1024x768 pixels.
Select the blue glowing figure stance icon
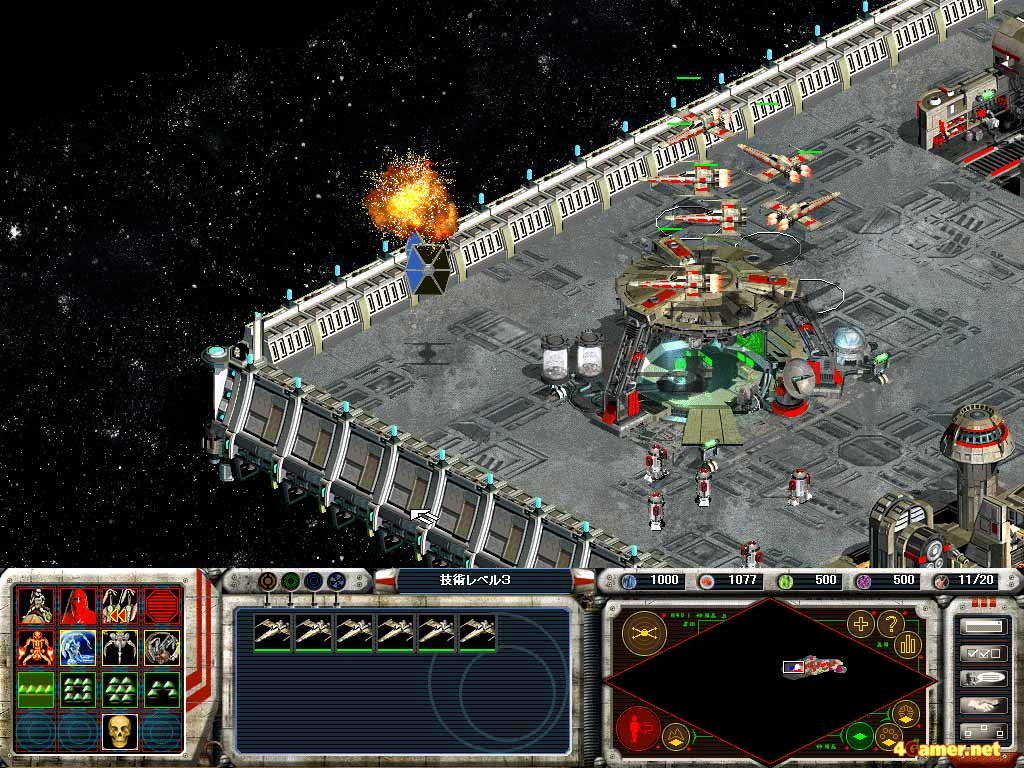77,648
